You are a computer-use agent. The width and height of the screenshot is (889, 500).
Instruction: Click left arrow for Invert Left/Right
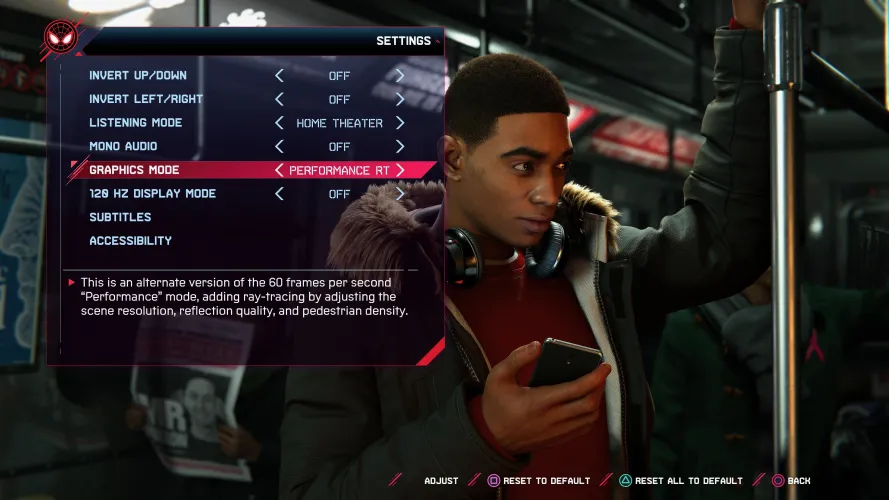279,99
